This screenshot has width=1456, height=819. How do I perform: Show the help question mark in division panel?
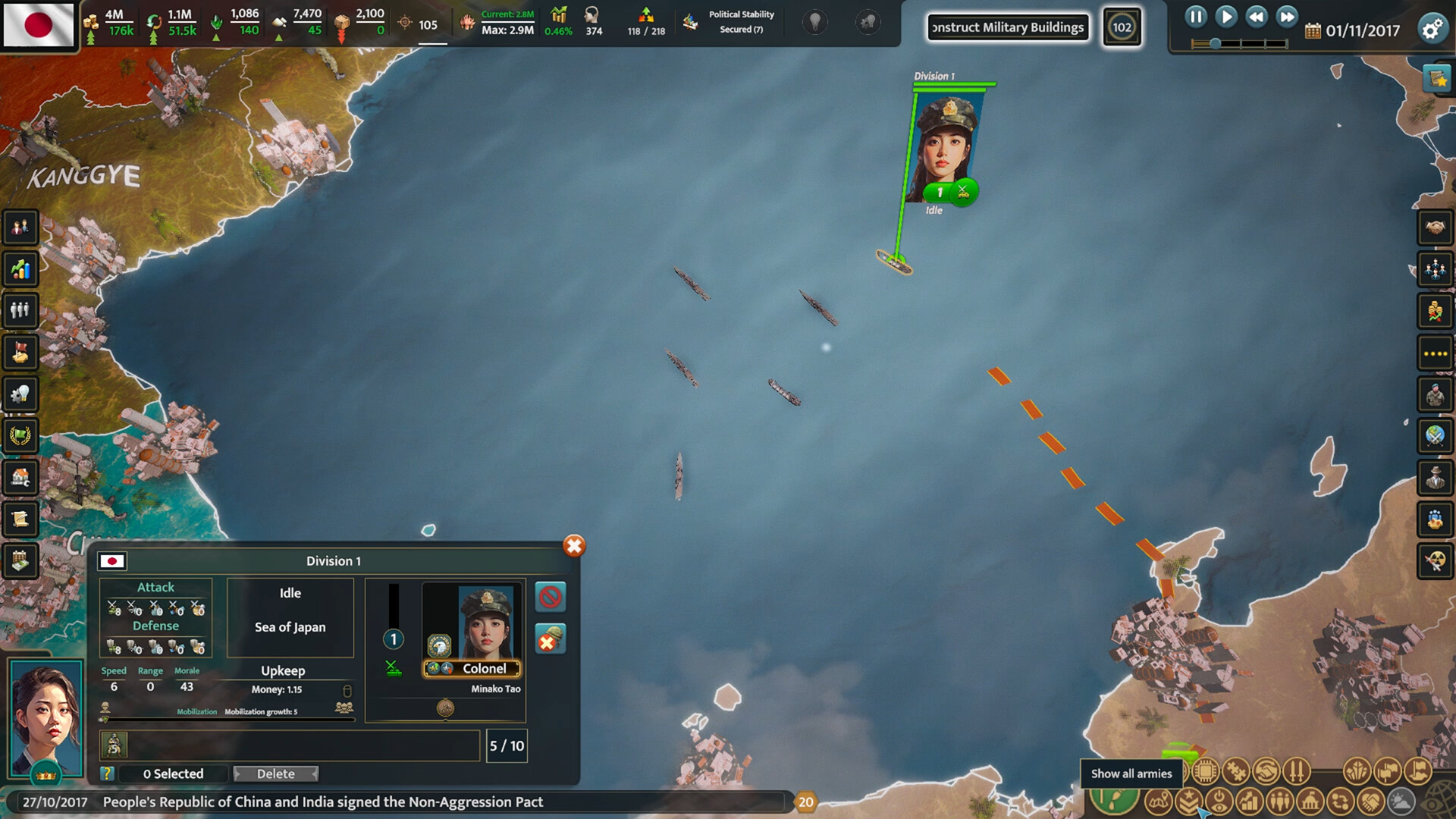pyautogui.click(x=107, y=773)
